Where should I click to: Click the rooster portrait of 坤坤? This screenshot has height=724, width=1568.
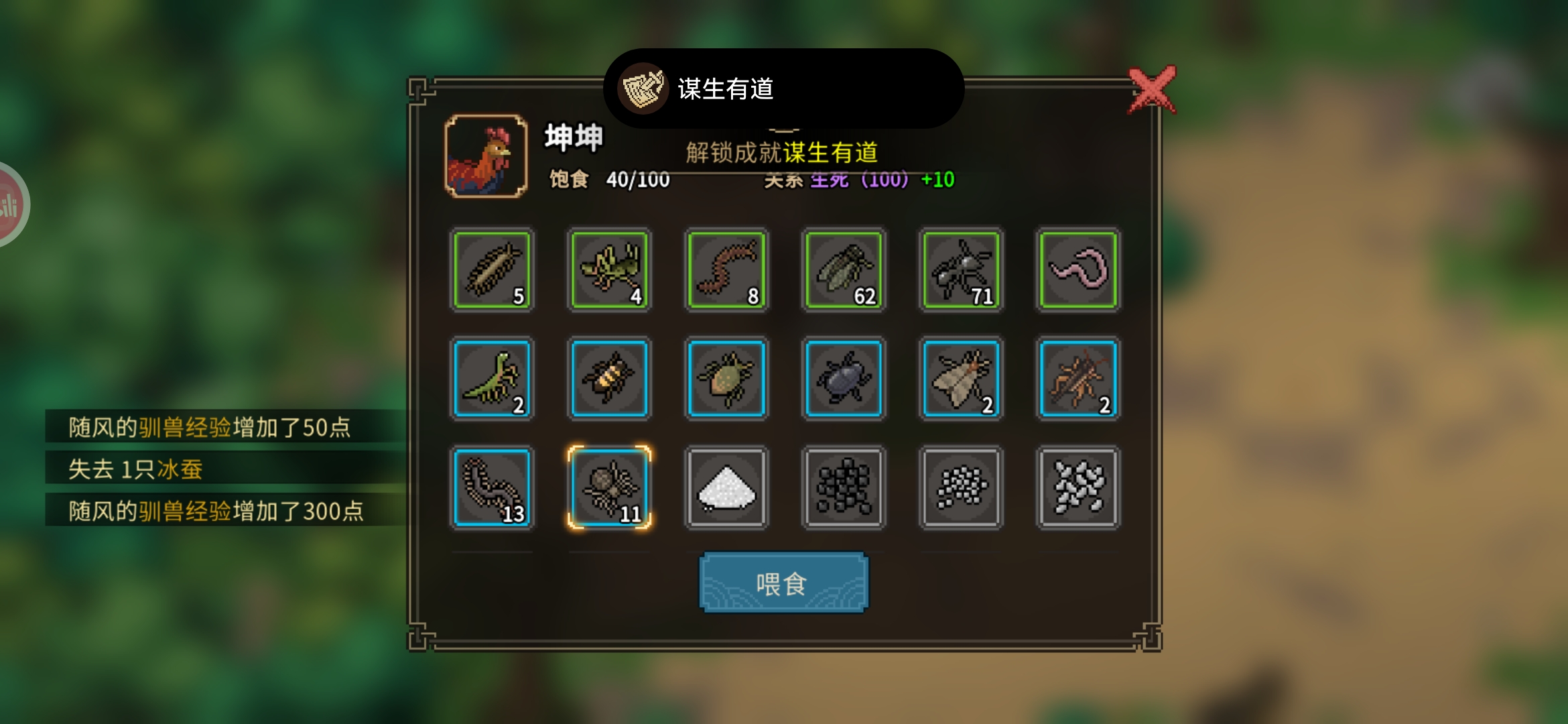(486, 156)
